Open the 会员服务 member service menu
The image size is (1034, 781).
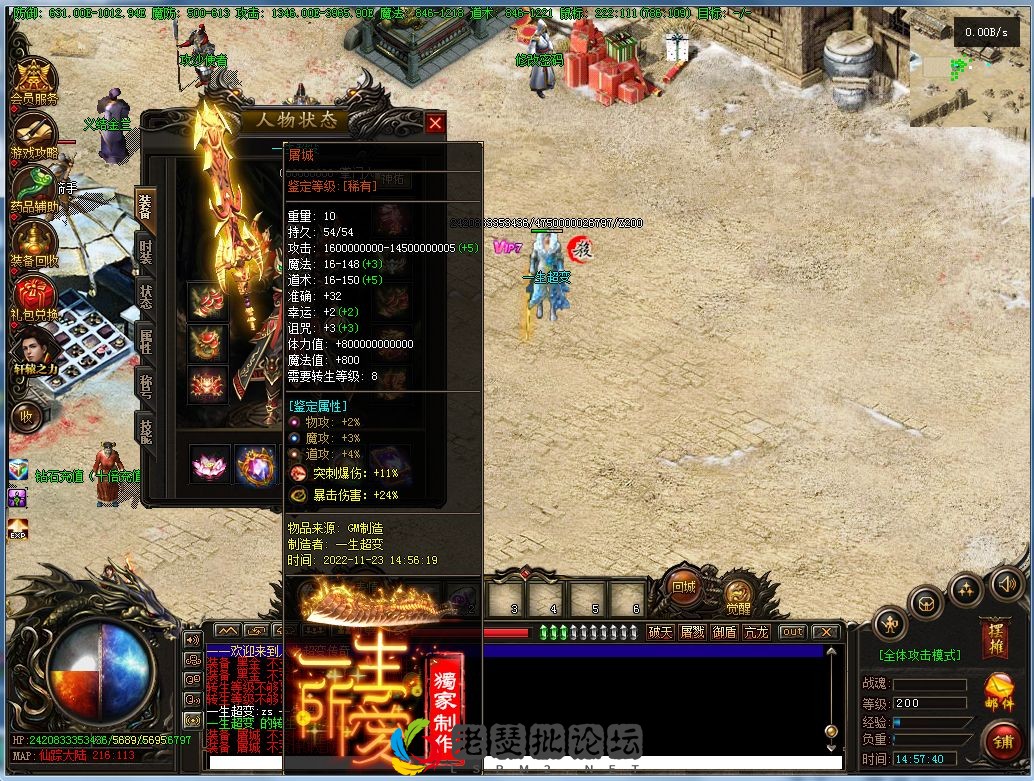tap(35, 79)
